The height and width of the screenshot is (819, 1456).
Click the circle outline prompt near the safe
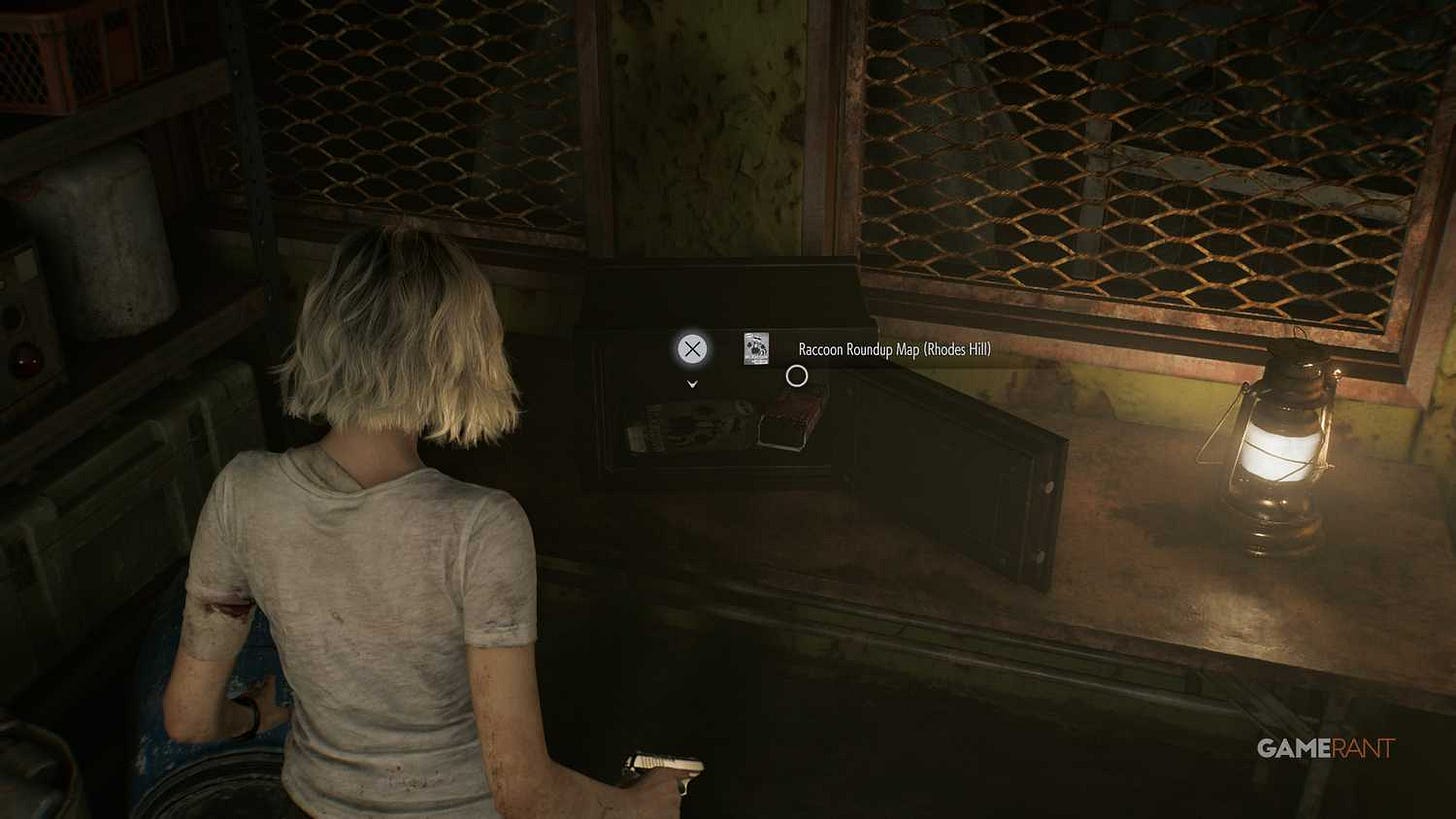[796, 375]
